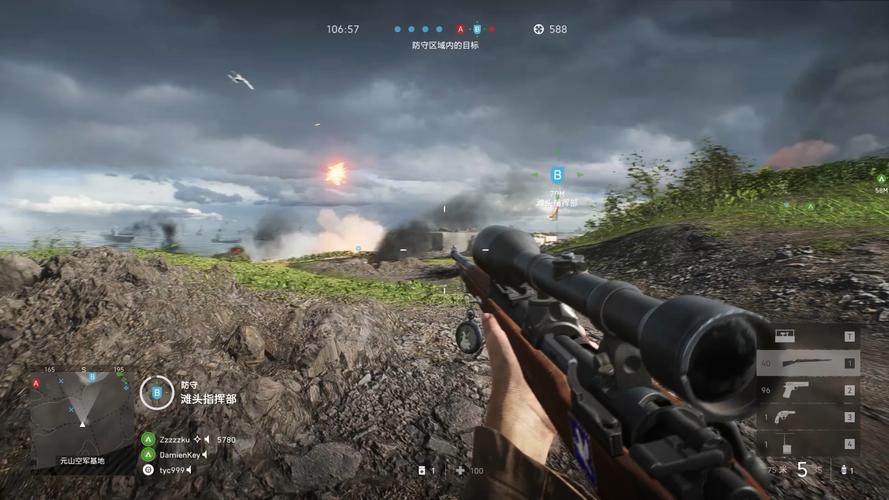Click the red A objective on the top bar
Image resolution: width=889 pixels, height=500 pixels.
(x=460, y=30)
